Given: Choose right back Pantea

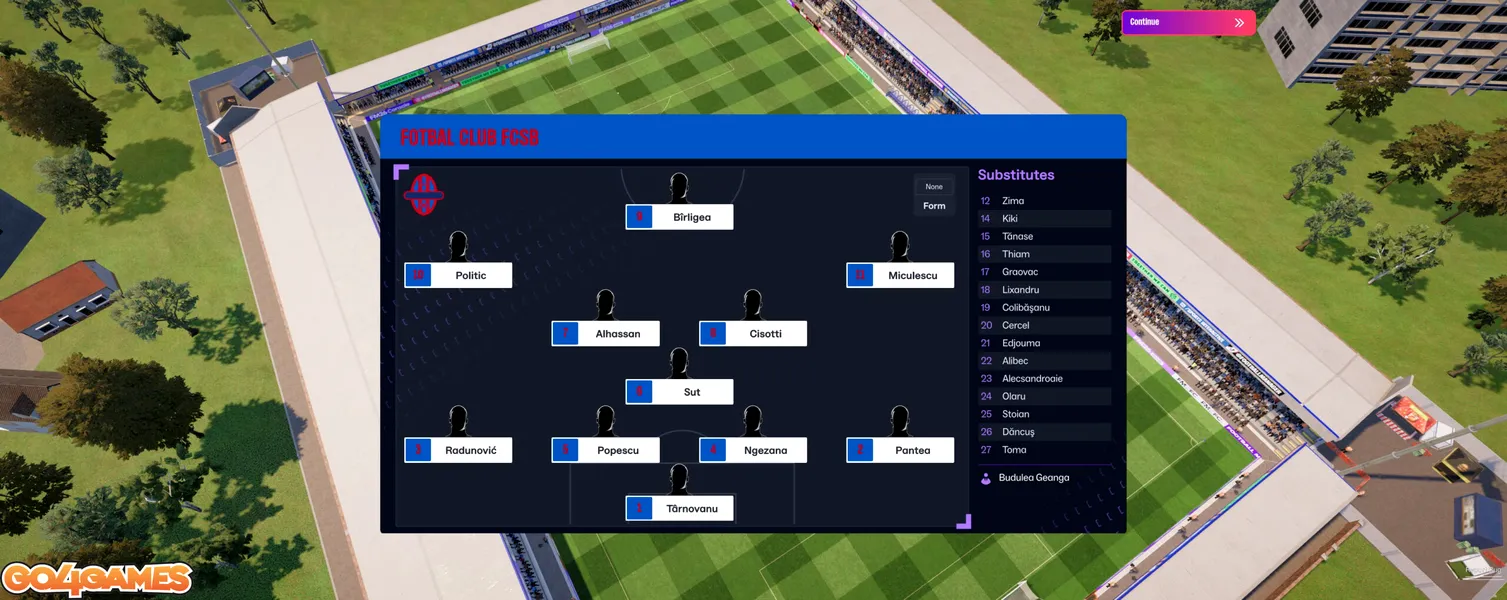Looking at the screenshot, I should click(900, 450).
